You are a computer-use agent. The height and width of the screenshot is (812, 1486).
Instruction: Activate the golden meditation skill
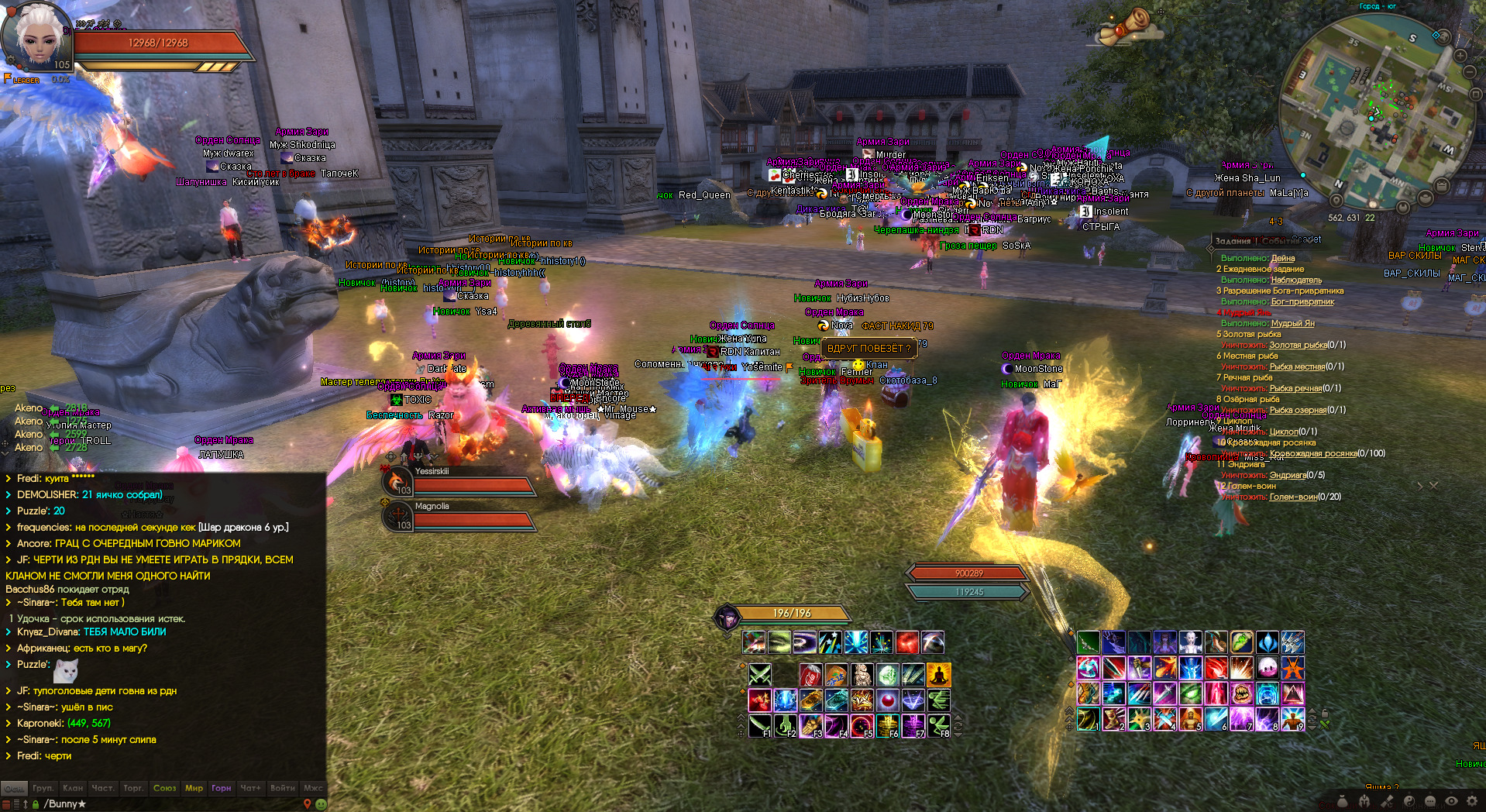pyautogui.click(x=938, y=675)
